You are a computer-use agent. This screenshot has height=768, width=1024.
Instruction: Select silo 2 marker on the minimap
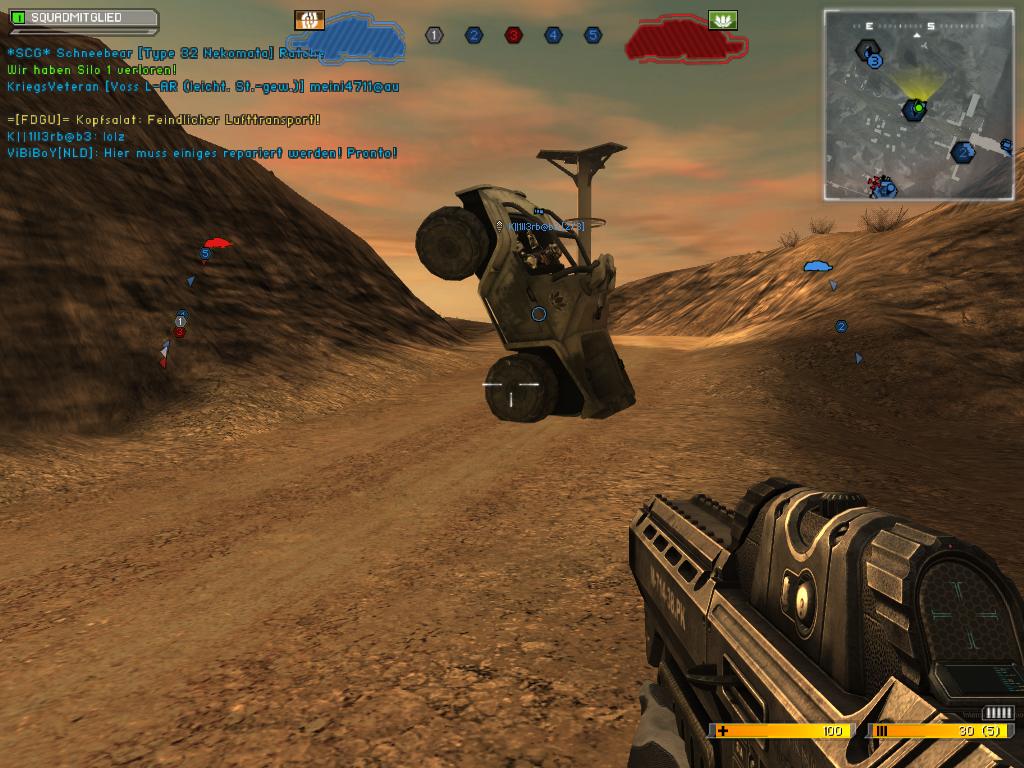click(x=962, y=152)
